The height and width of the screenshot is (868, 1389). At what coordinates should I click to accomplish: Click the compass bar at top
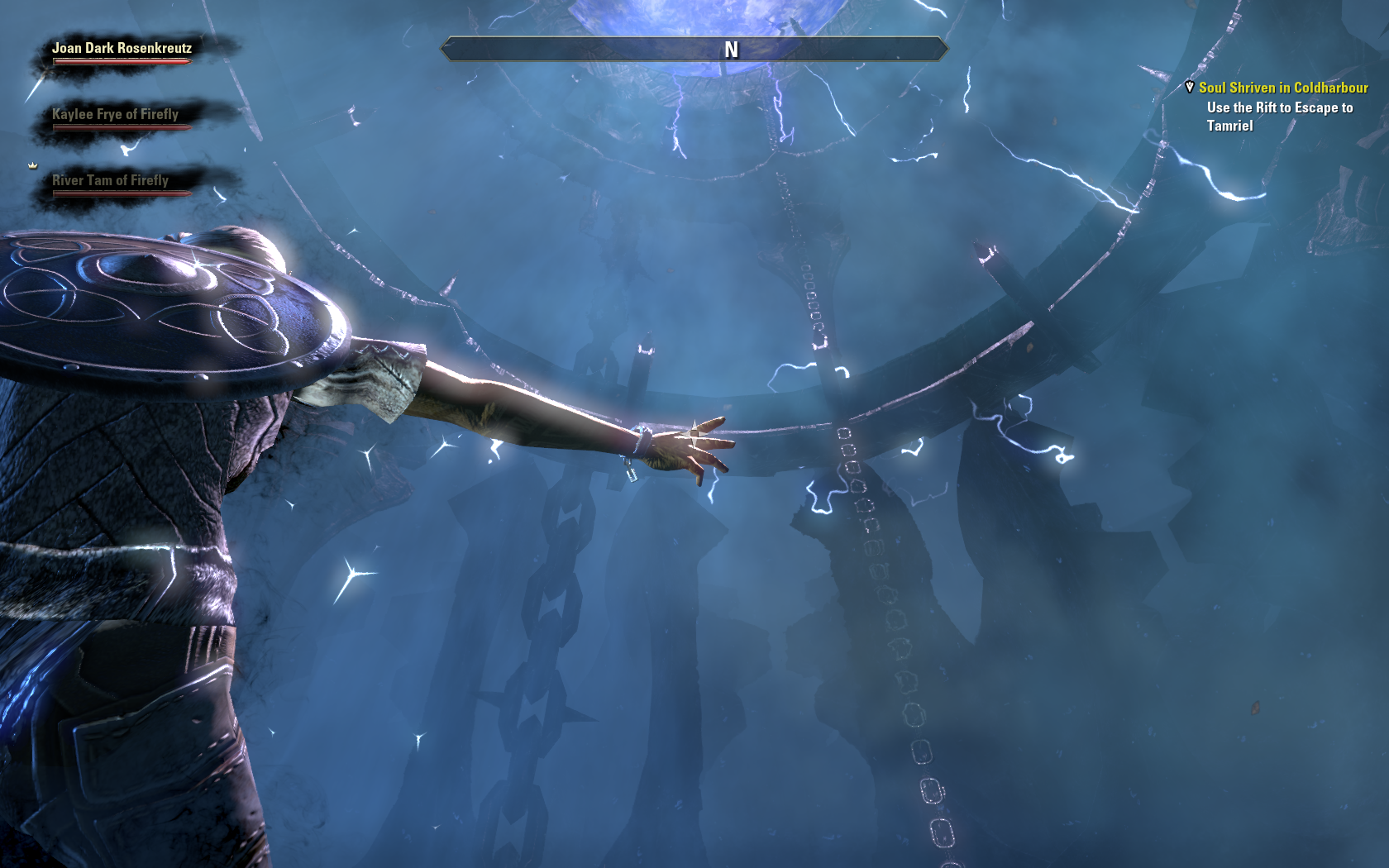694,50
